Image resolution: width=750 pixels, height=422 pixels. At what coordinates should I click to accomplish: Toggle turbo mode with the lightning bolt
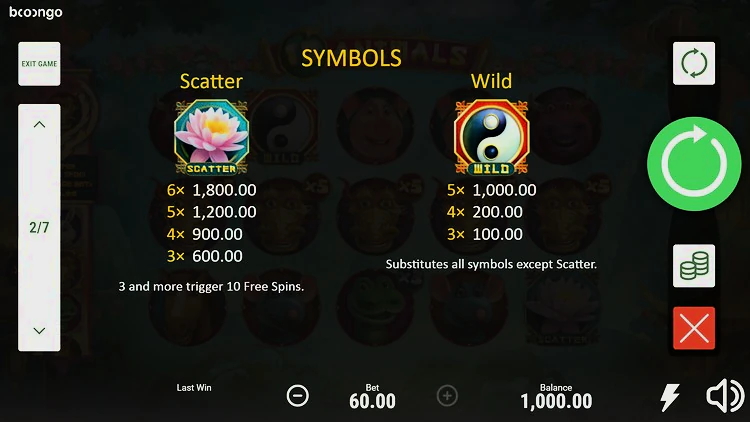[x=670, y=397]
